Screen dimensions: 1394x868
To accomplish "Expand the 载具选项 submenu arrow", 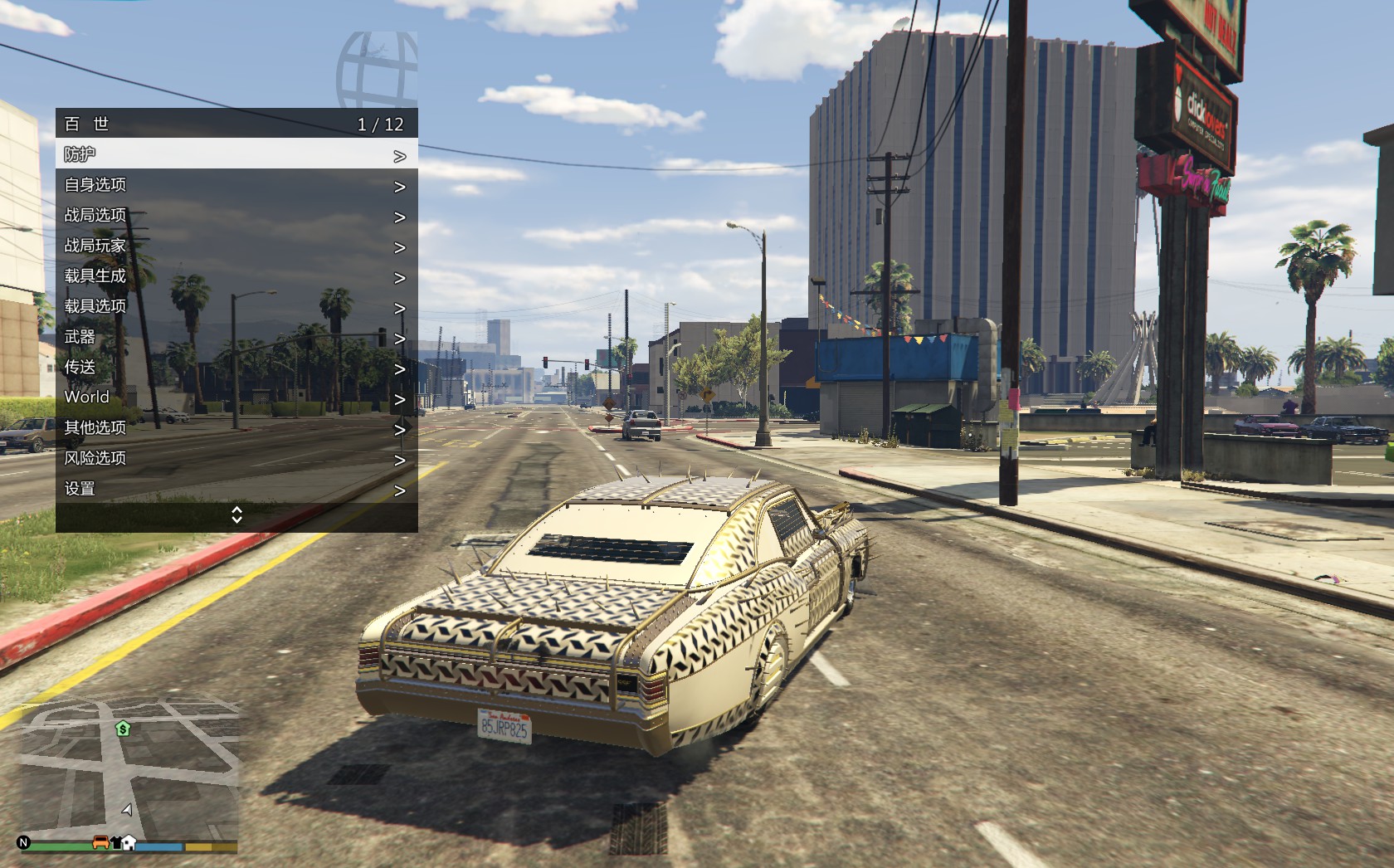I will 401,306.
